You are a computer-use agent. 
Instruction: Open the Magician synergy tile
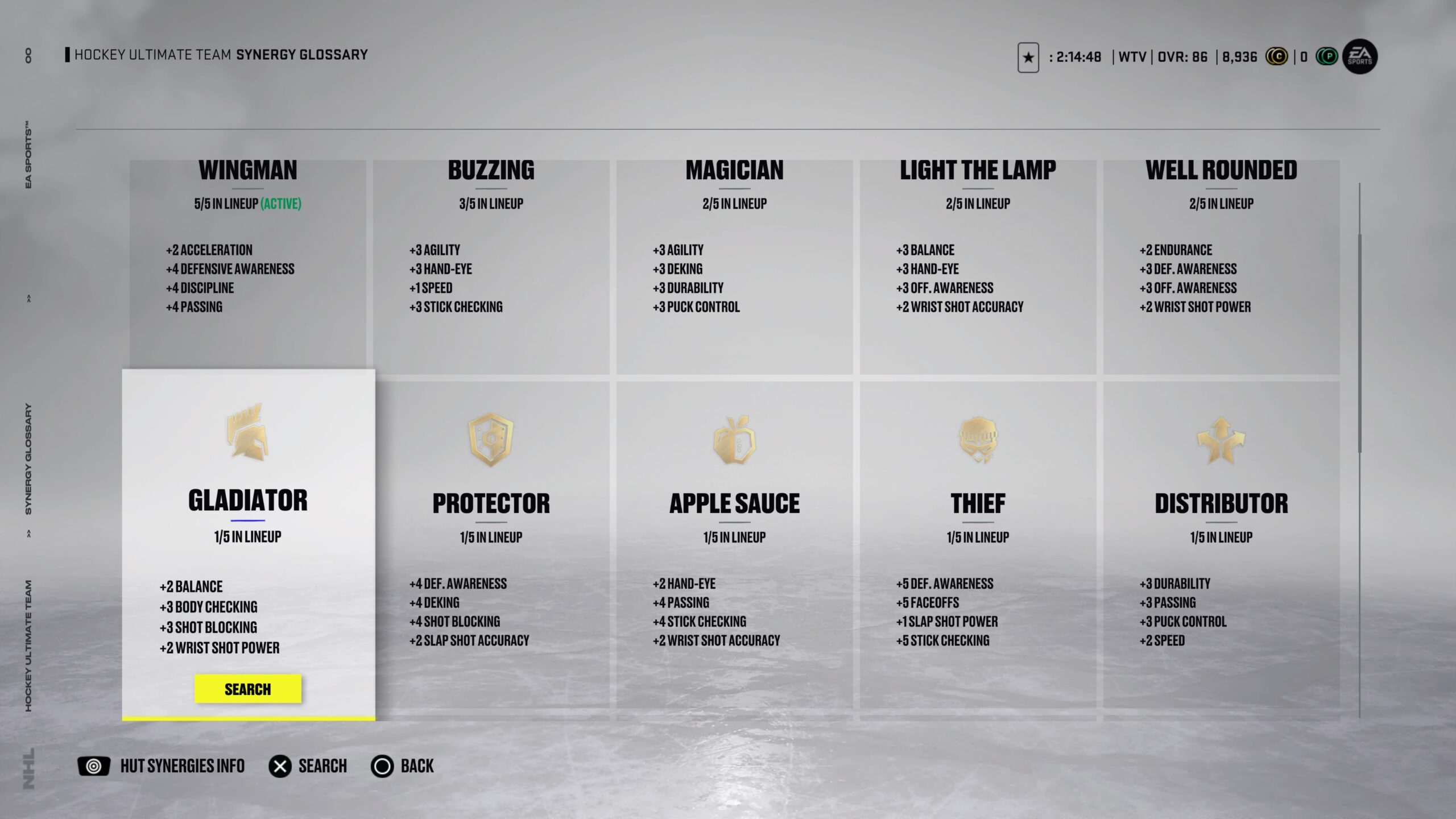click(x=734, y=262)
